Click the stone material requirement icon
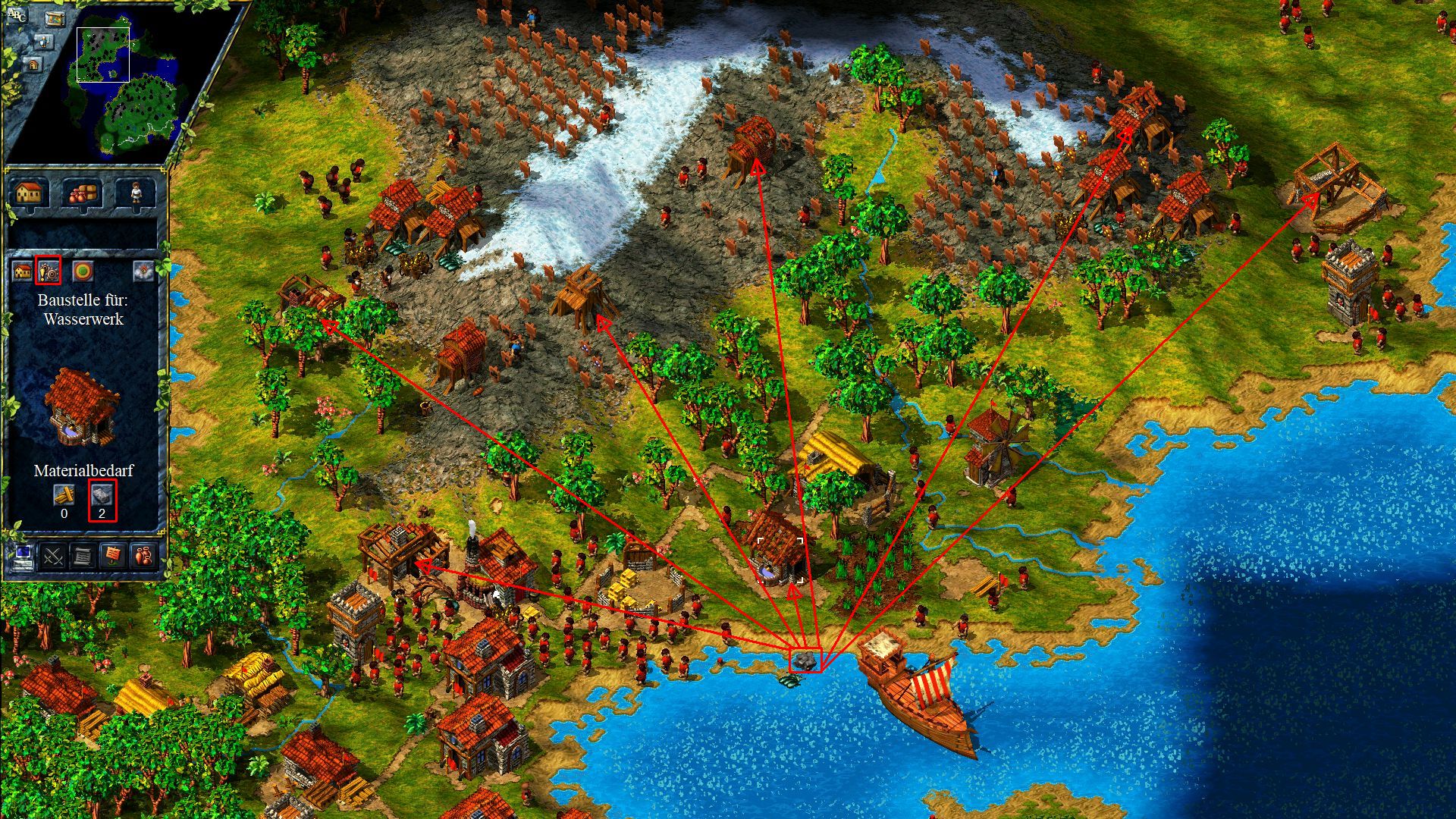1456x819 pixels. click(x=102, y=494)
